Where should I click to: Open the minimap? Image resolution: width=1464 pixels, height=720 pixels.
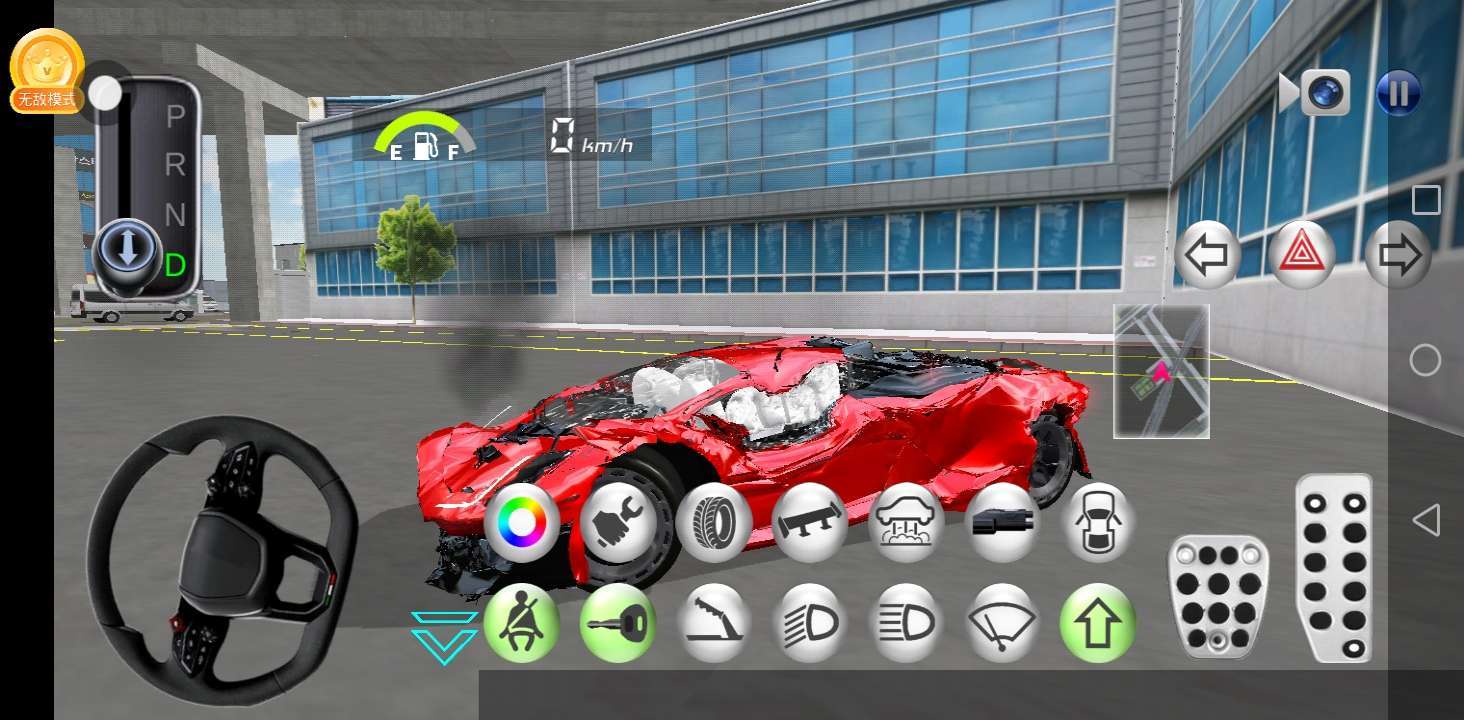pyautogui.click(x=1161, y=371)
